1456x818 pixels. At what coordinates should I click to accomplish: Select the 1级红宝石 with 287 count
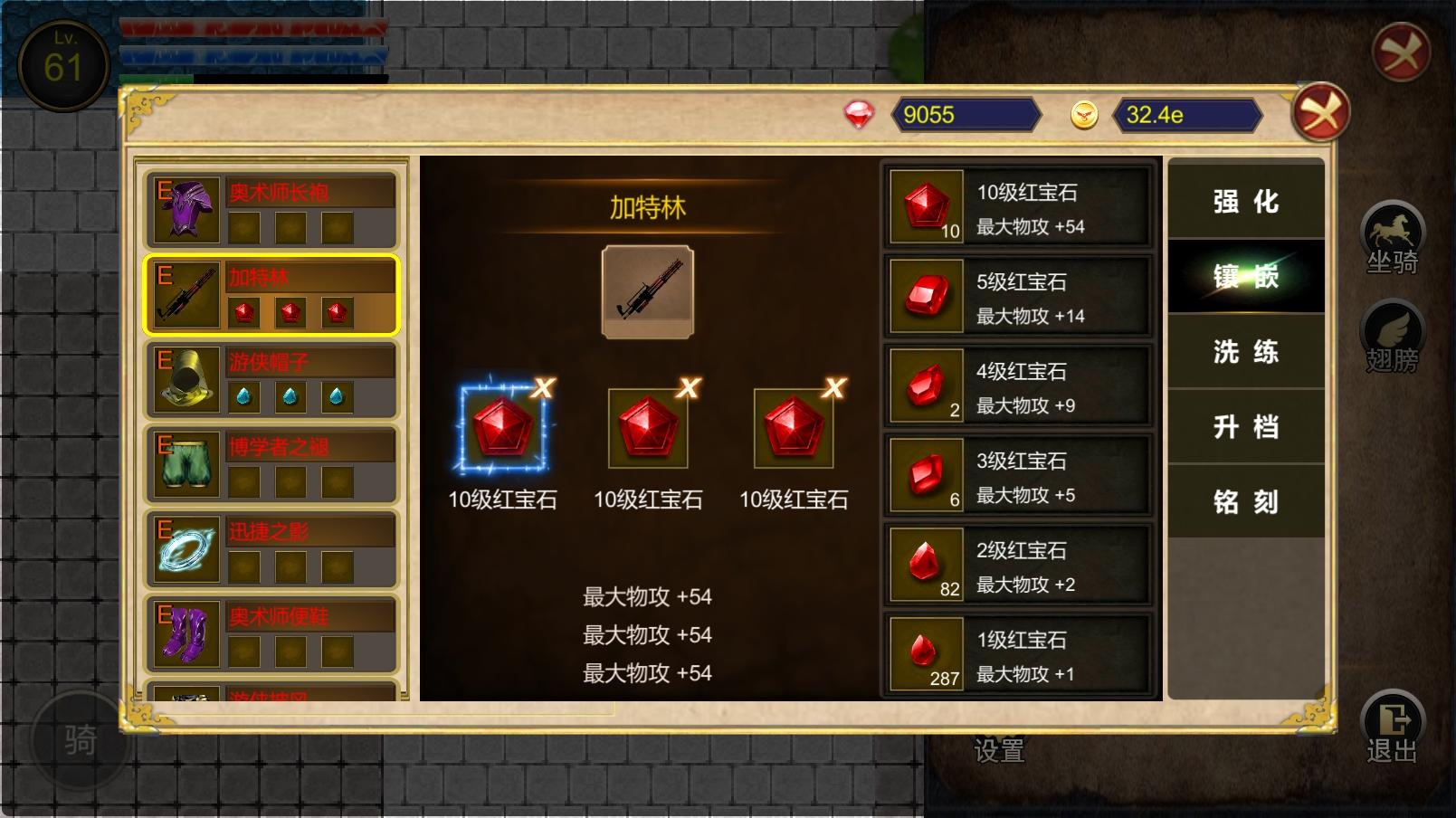tap(1018, 655)
